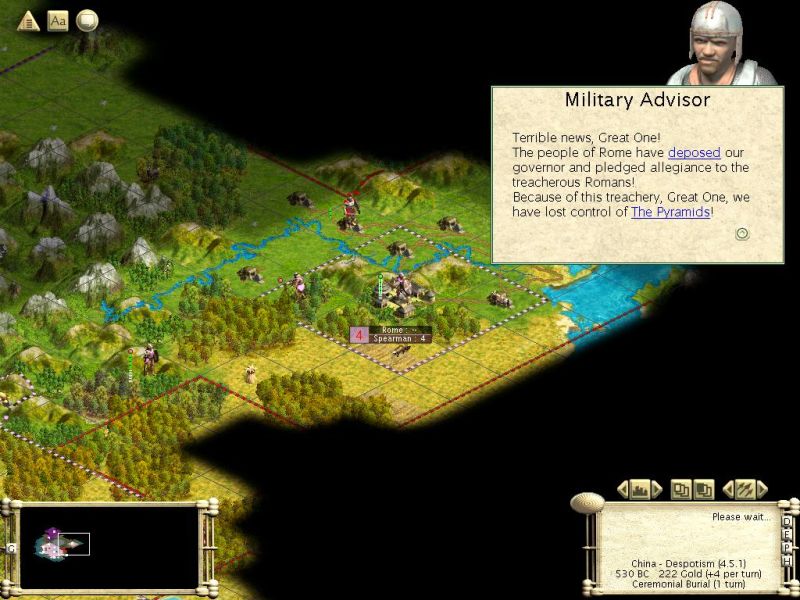The image size is (800, 600).
Task: Click the small button on minimap's left edge
Action: tap(11, 547)
